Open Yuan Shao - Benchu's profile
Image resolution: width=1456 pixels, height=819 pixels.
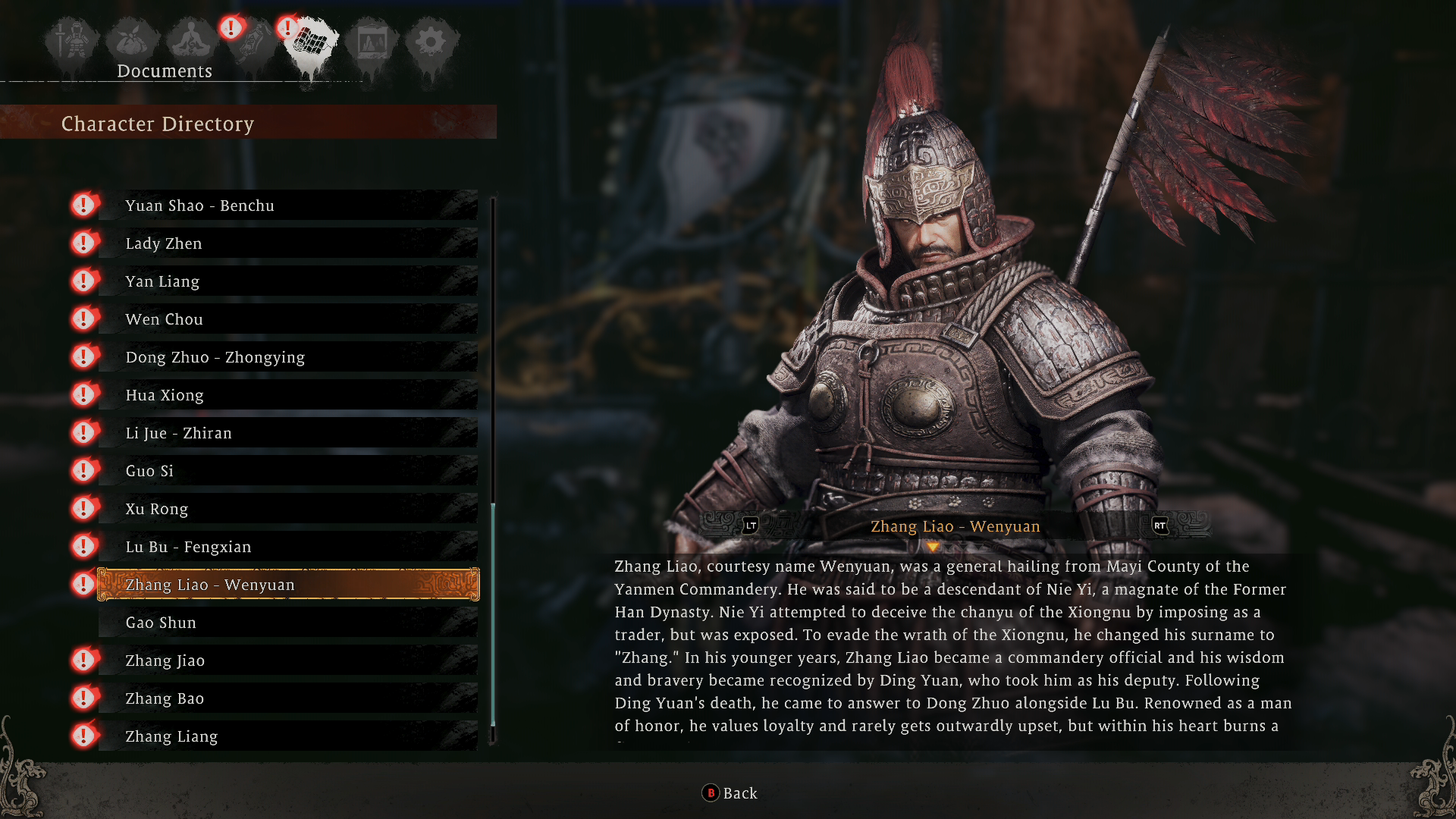click(x=288, y=205)
